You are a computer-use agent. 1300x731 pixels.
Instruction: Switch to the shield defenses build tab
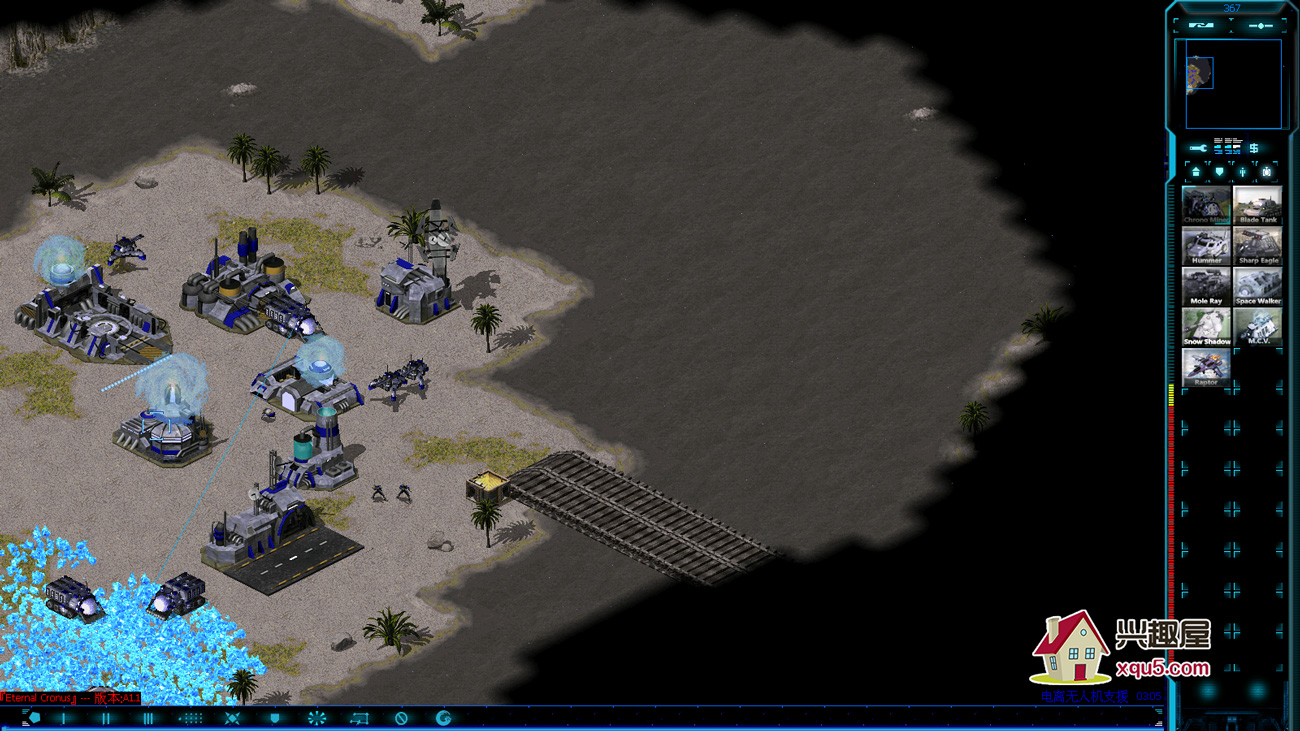1219,172
